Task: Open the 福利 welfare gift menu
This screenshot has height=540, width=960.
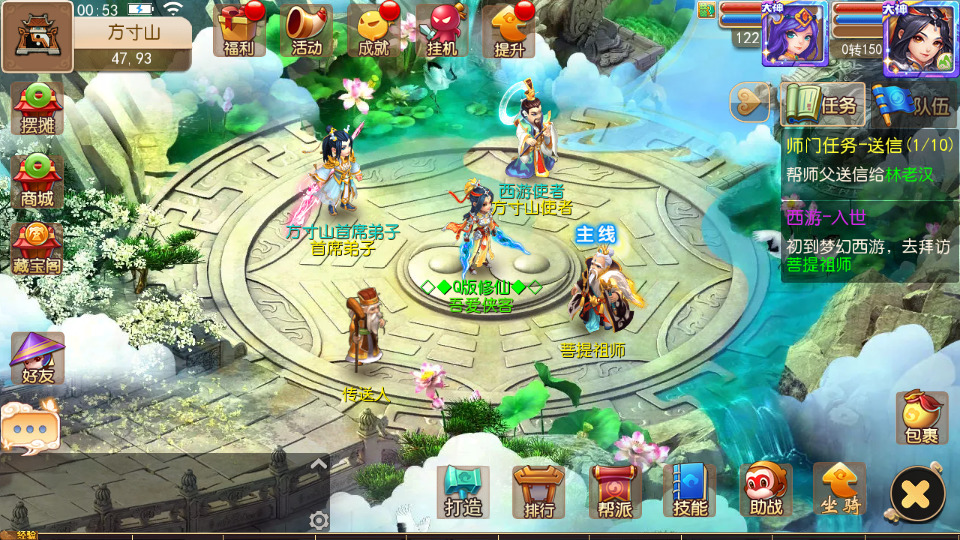Action: click(239, 30)
